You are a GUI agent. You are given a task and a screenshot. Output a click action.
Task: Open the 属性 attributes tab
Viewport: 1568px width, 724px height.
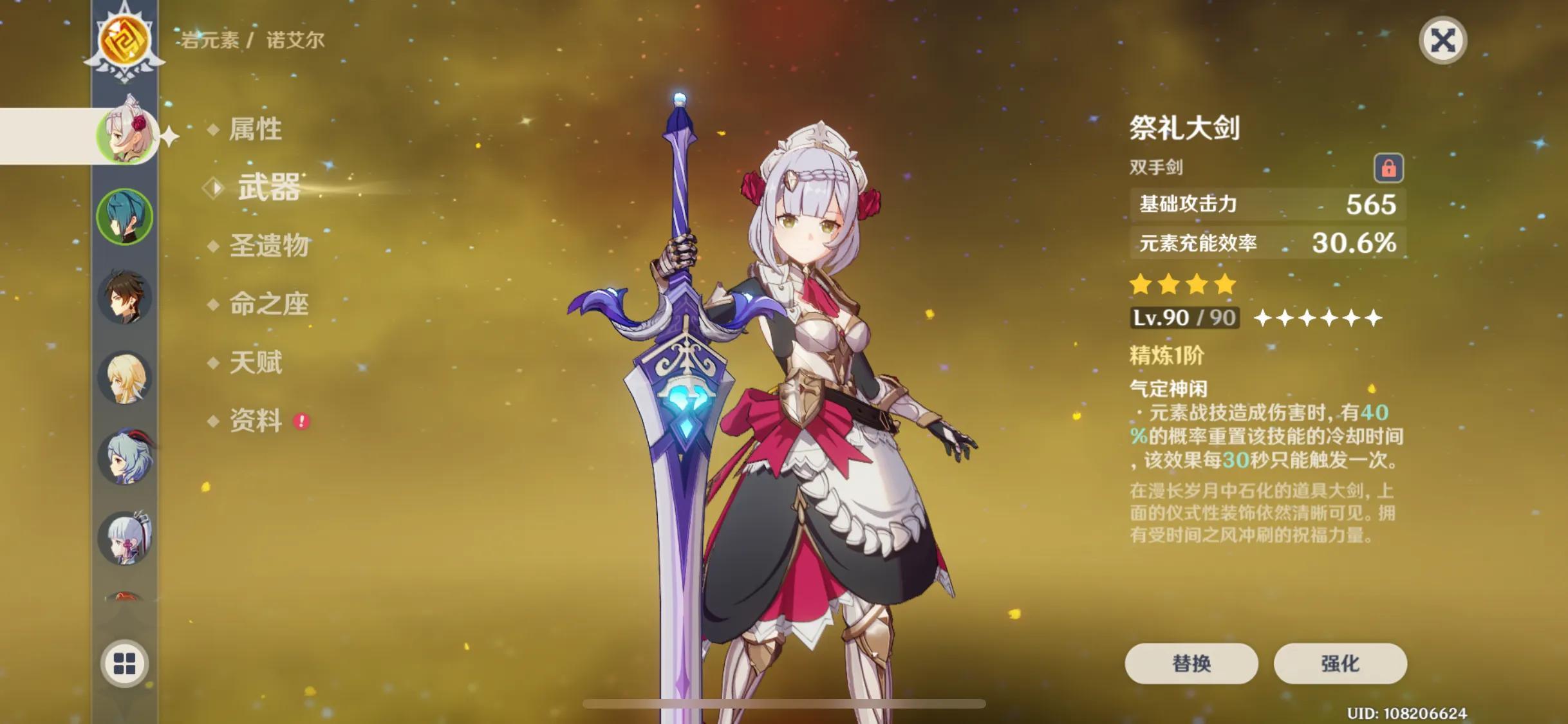[255, 129]
